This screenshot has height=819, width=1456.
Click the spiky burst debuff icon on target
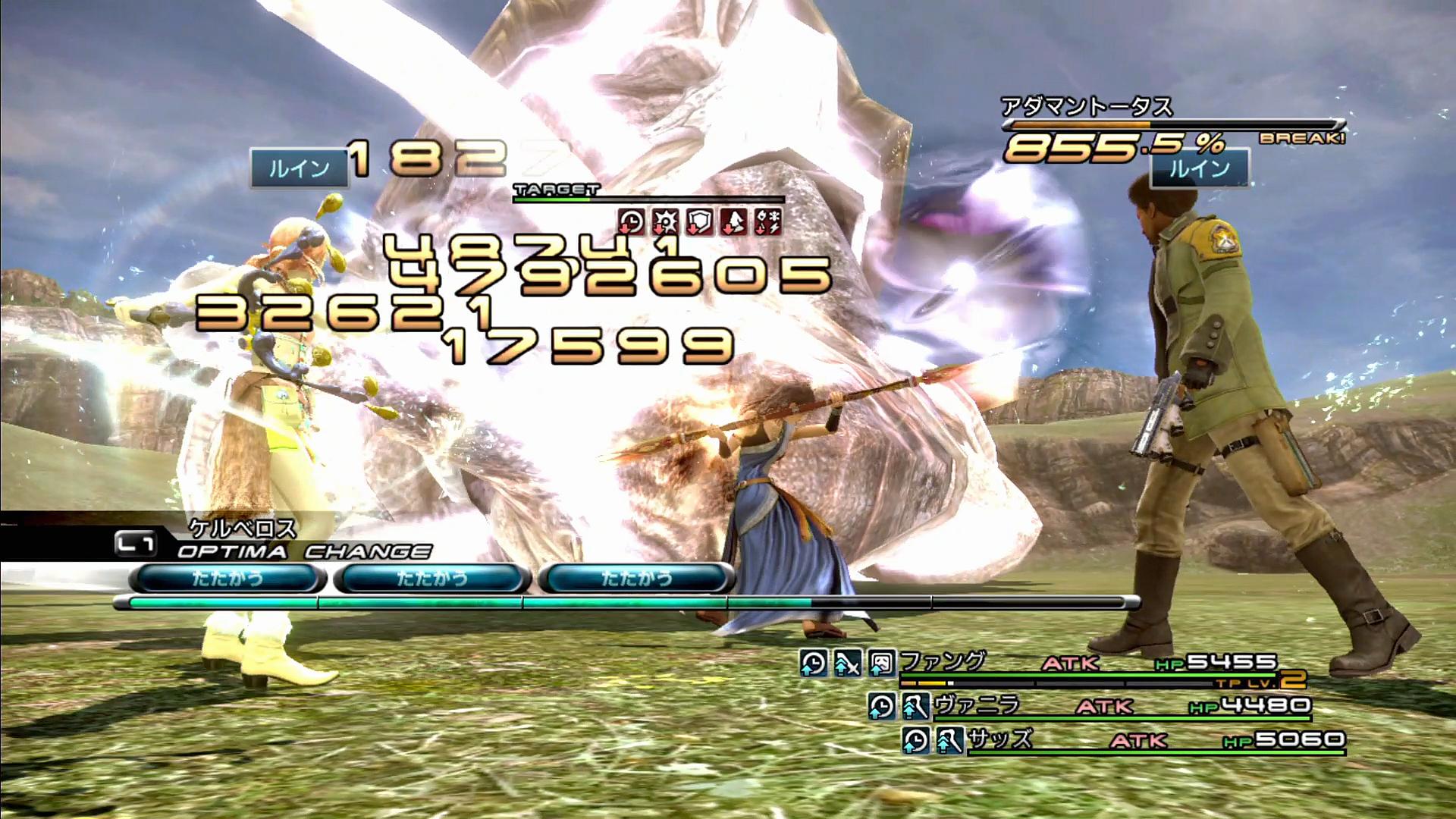(666, 221)
